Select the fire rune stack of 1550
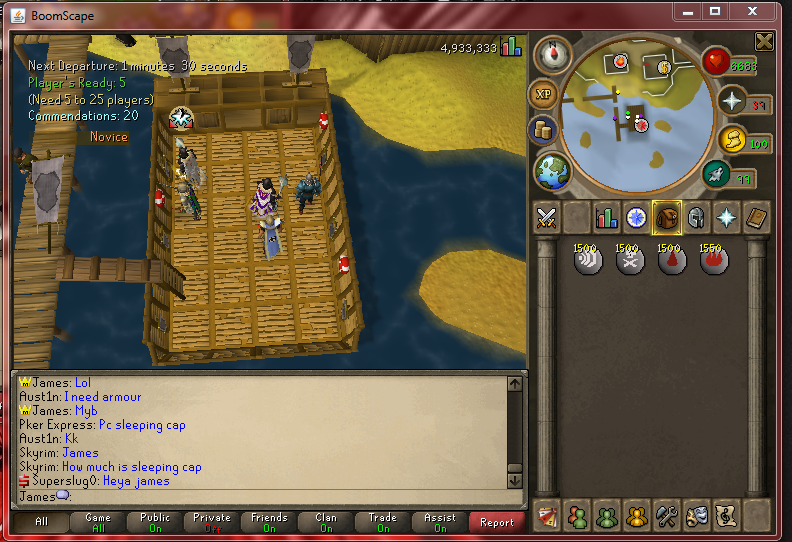The height and width of the screenshot is (542, 792). coord(713,260)
